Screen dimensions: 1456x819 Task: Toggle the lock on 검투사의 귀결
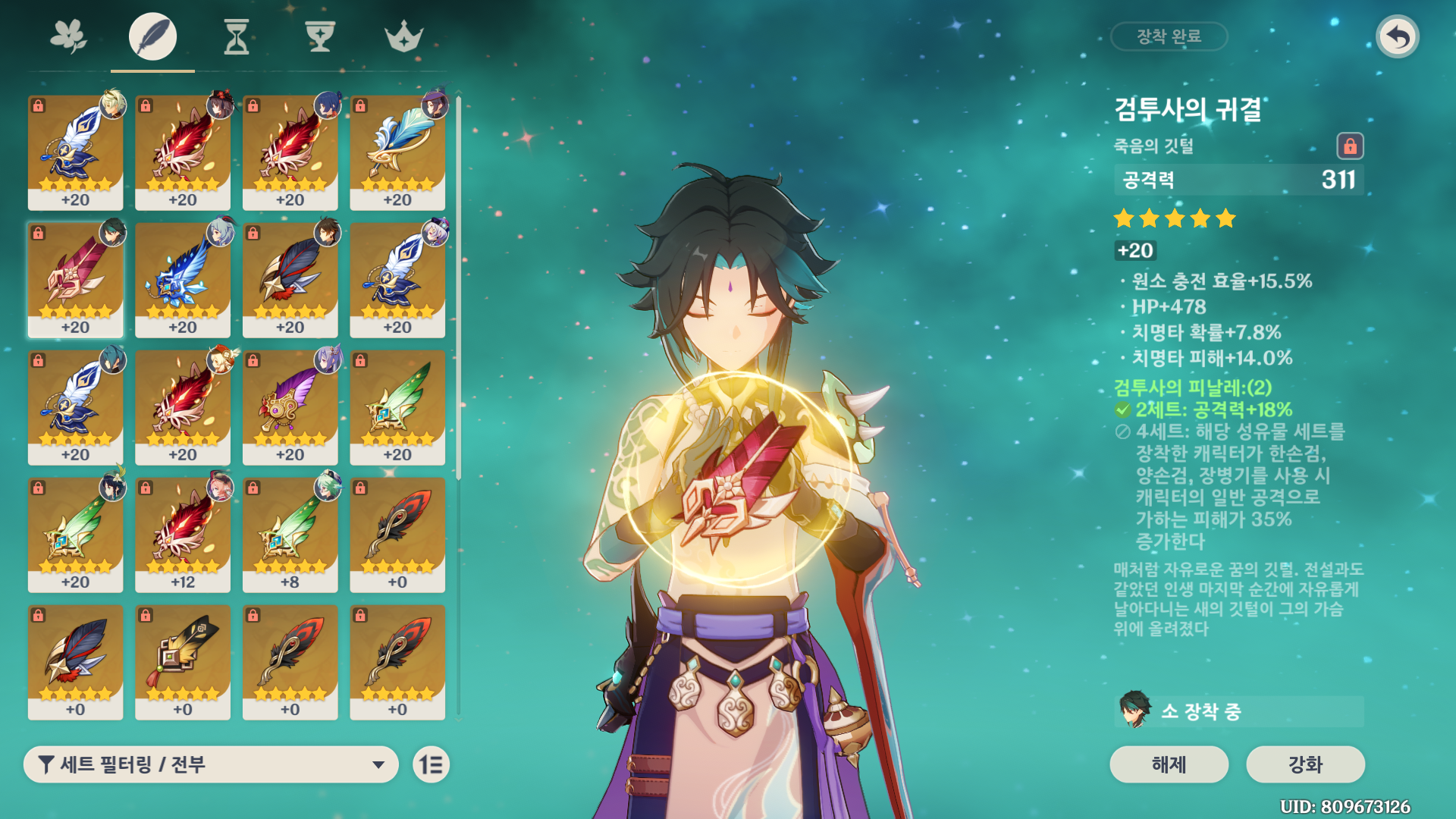[1350, 146]
